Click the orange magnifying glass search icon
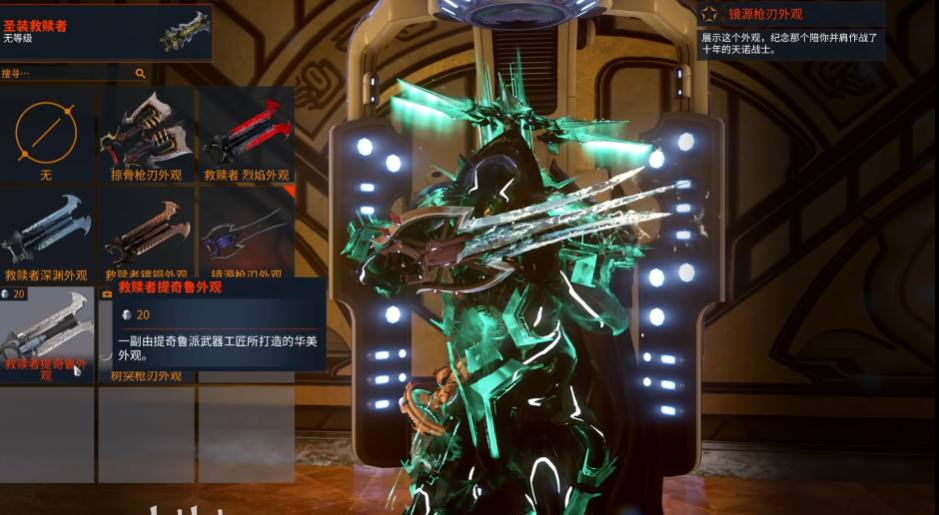This screenshot has height=515, width=939. (x=140, y=73)
